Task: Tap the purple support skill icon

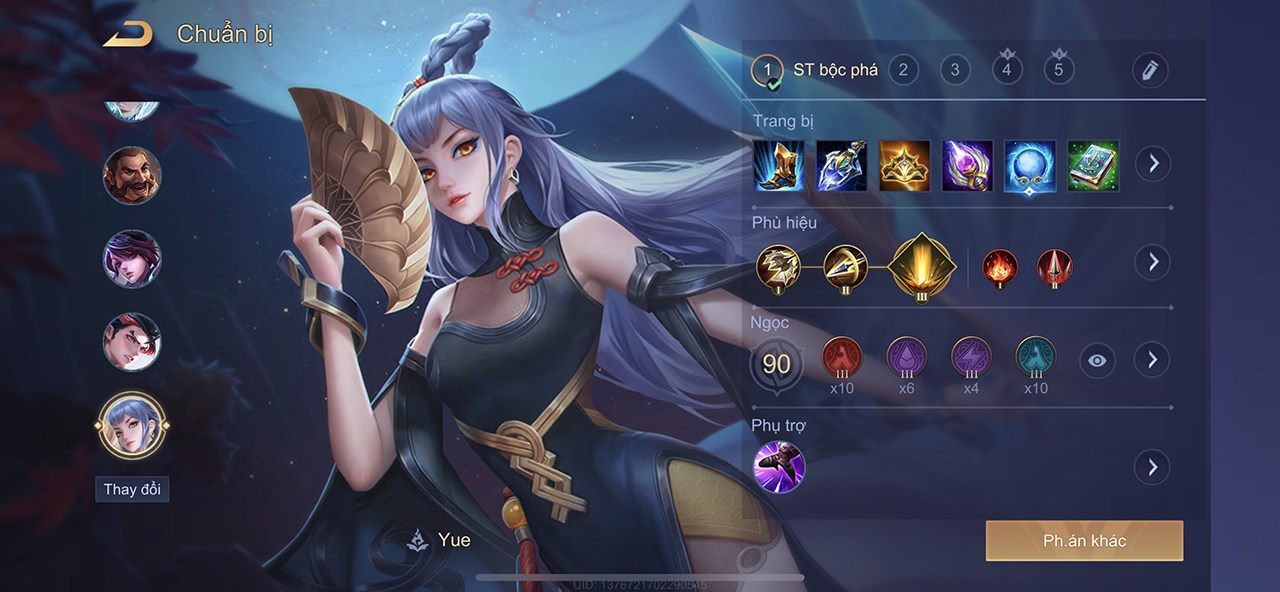Action: coord(778,466)
